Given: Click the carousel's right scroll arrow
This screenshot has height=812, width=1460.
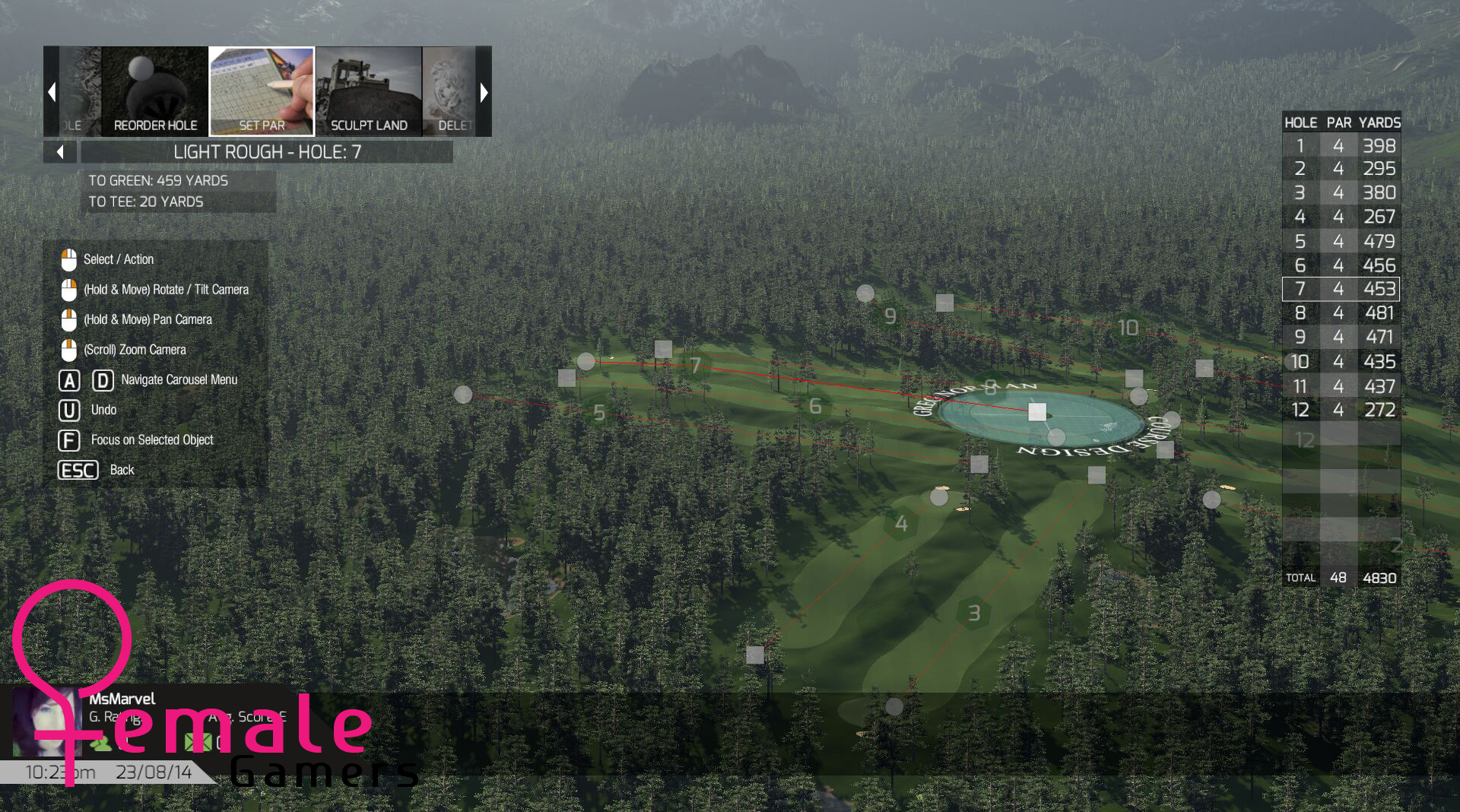Looking at the screenshot, I should 484,92.
